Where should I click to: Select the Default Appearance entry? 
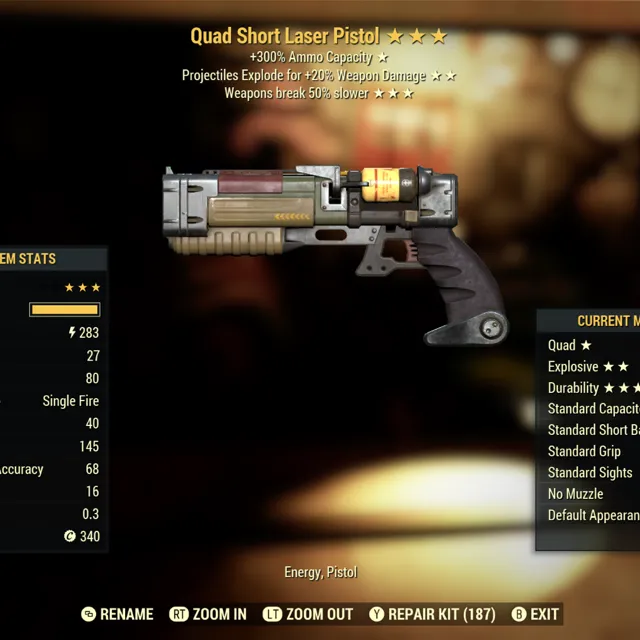pyautogui.click(x=594, y=515)
